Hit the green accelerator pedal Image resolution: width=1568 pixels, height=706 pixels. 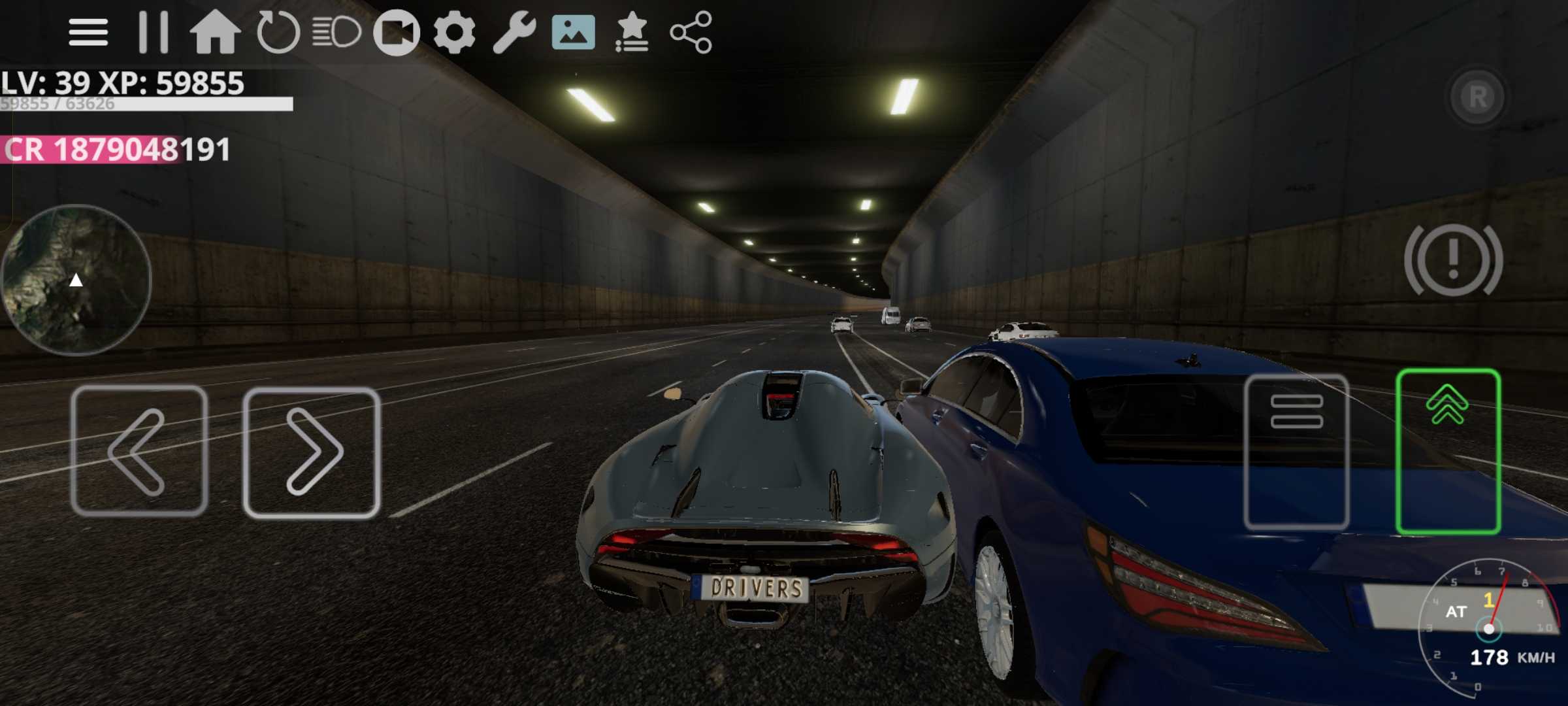tap(1448, 451)
